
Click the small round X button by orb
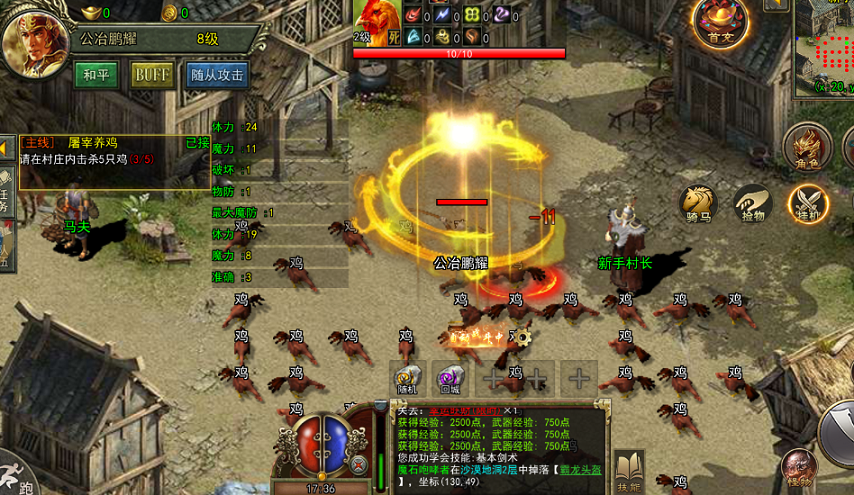click(359, 463)
